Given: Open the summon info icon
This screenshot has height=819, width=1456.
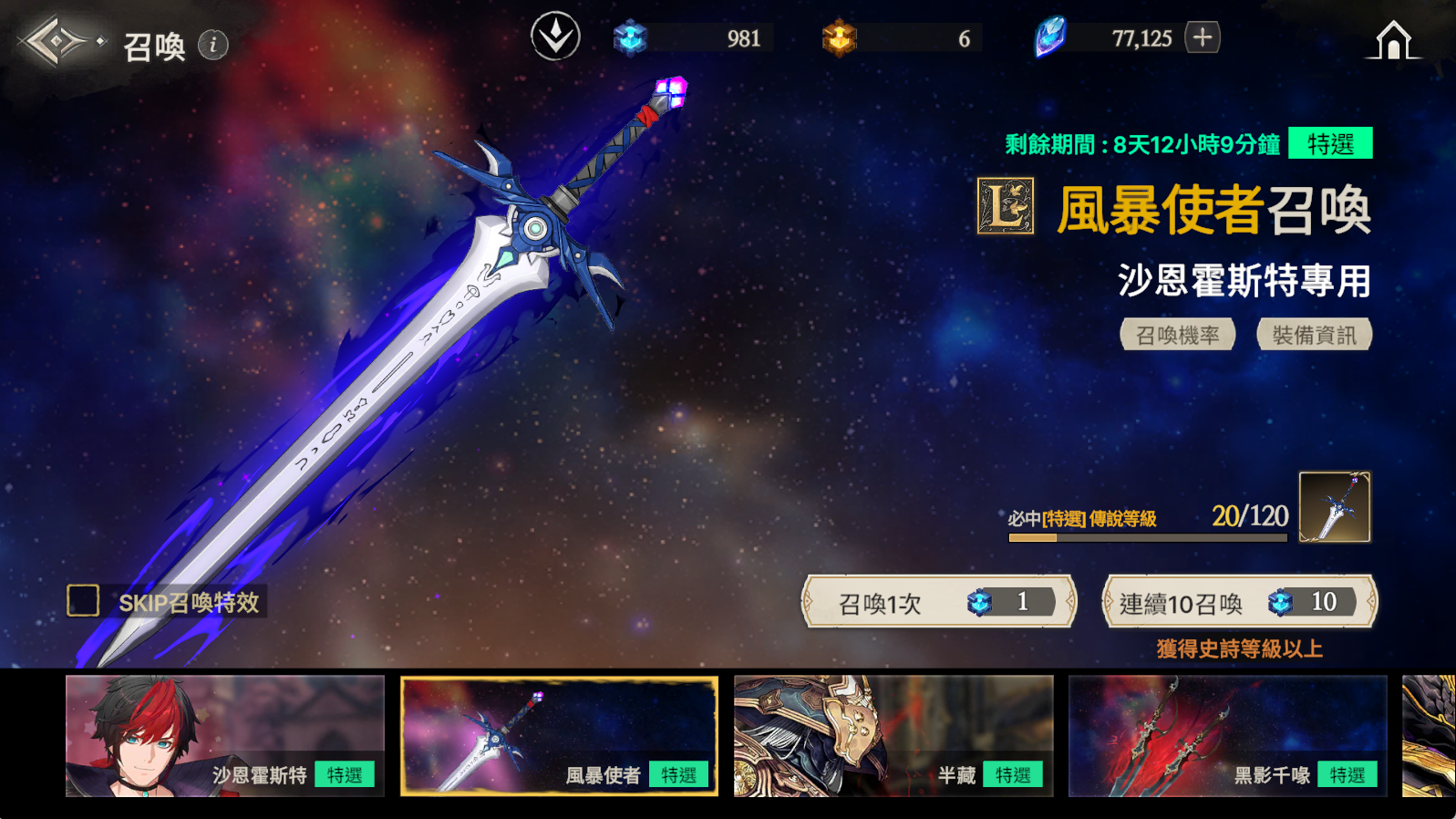Looking at the screenshot, I should tap(213, 44).
